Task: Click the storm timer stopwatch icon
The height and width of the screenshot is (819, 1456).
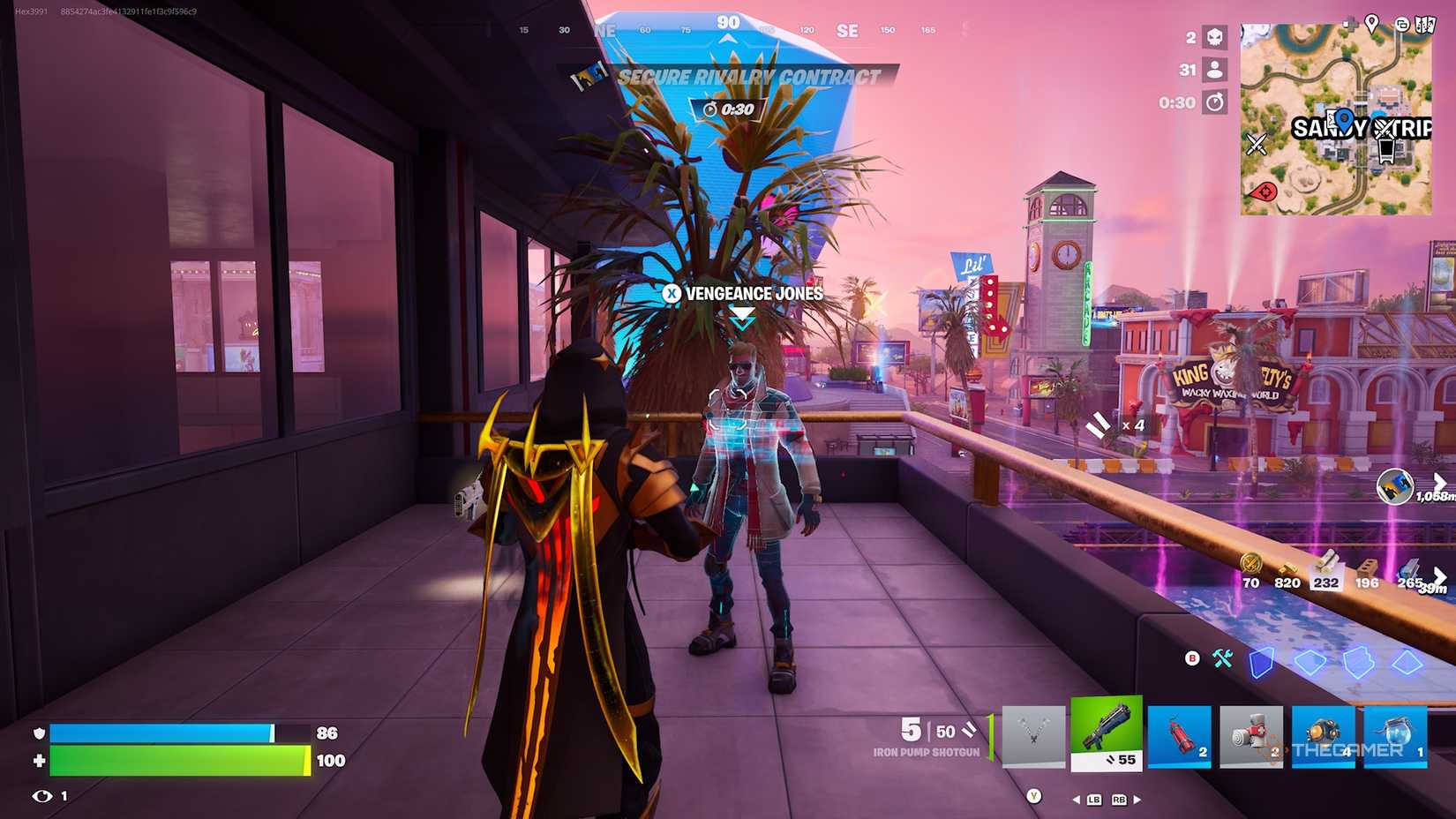Action: point(1216,102)
